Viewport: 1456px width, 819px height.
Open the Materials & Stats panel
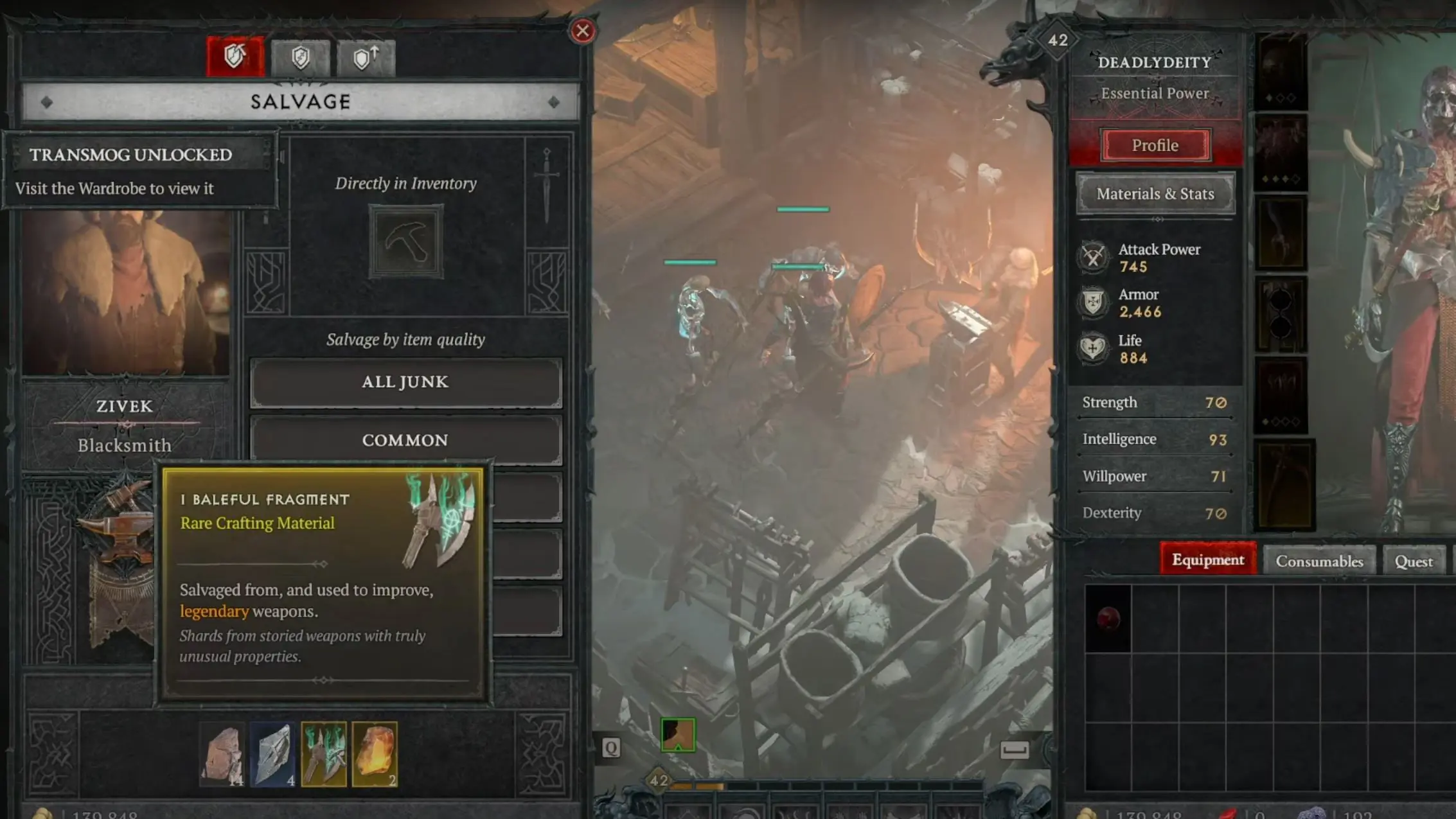tap(1155, 193)
